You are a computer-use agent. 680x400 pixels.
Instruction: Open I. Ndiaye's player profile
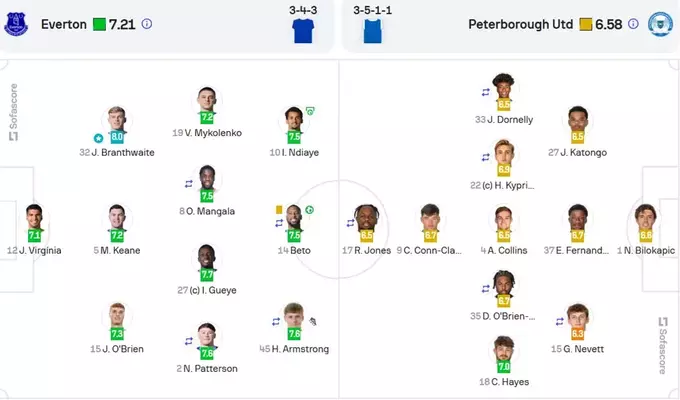[294, 123]
